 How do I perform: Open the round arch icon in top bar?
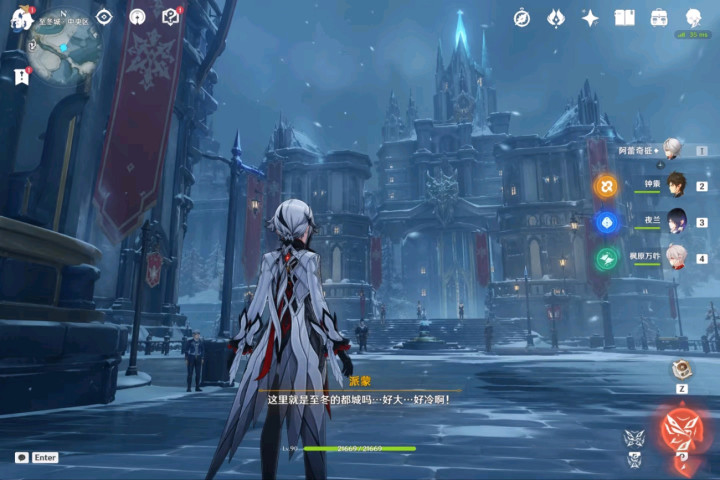pos(138,17)
